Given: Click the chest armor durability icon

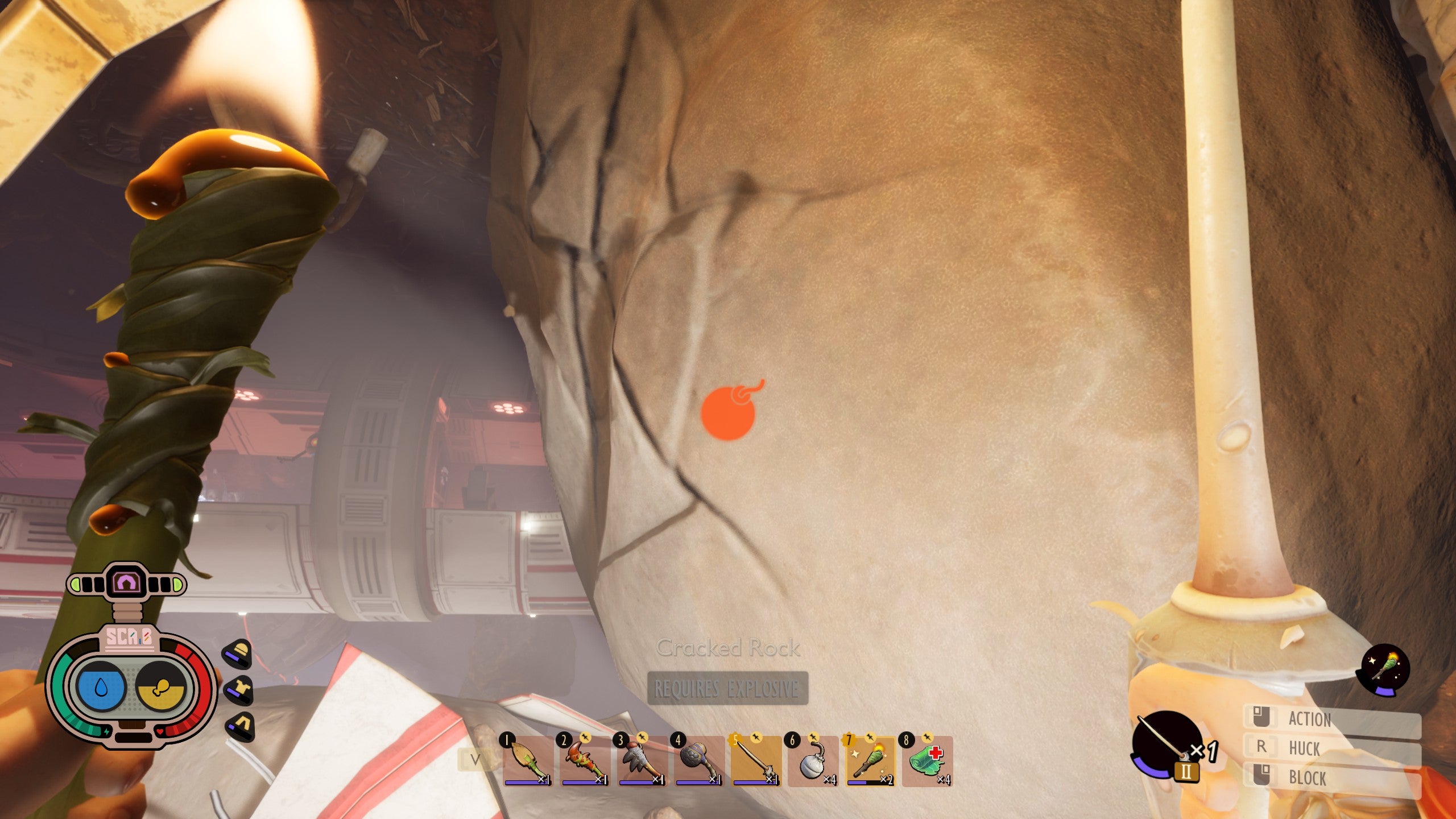Looking at the screenshot, I should 238,690.
